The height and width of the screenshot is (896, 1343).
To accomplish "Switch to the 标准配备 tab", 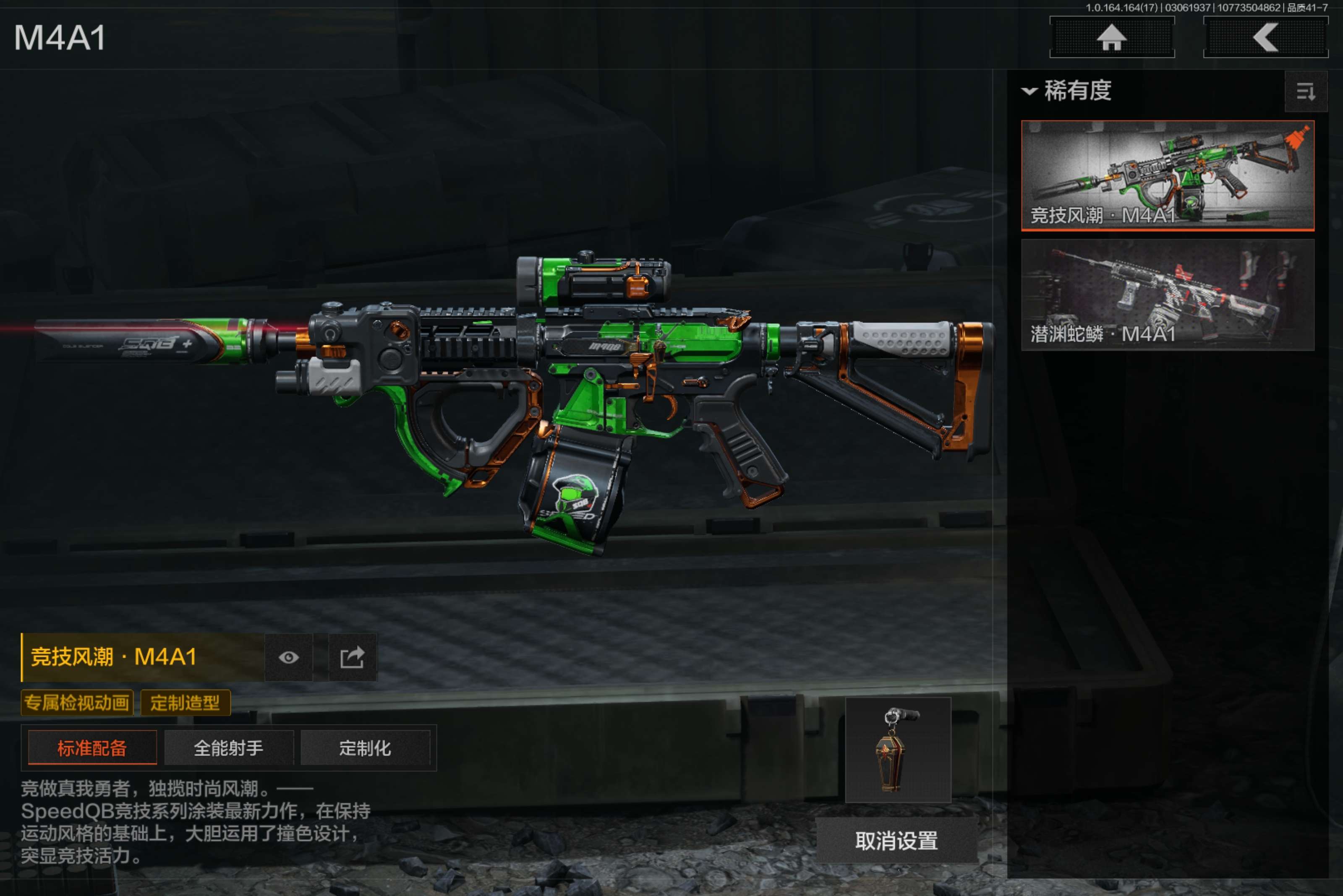I will (x=92, y=748).
